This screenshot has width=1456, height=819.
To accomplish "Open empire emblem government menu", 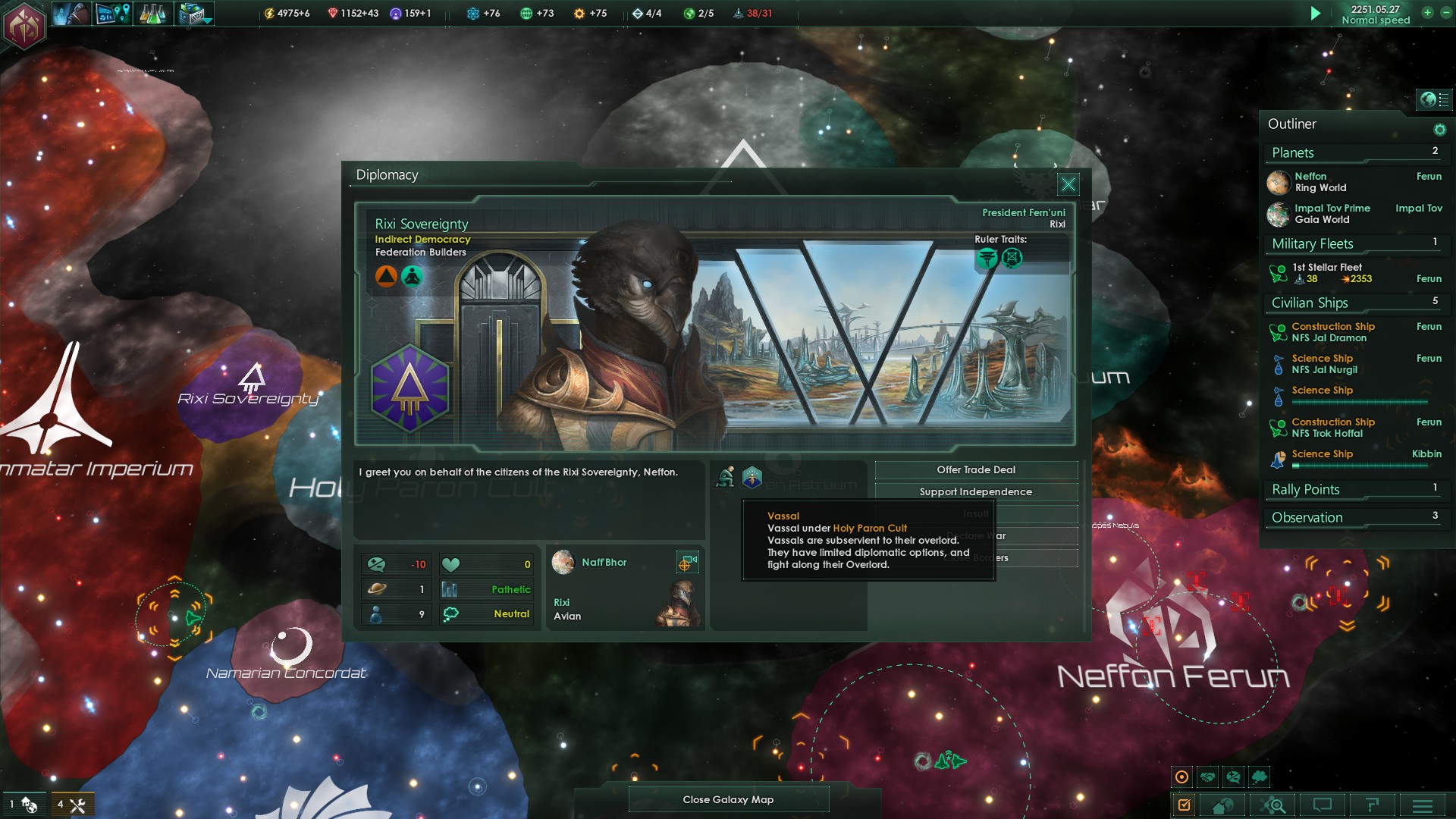I will point(25,26).
